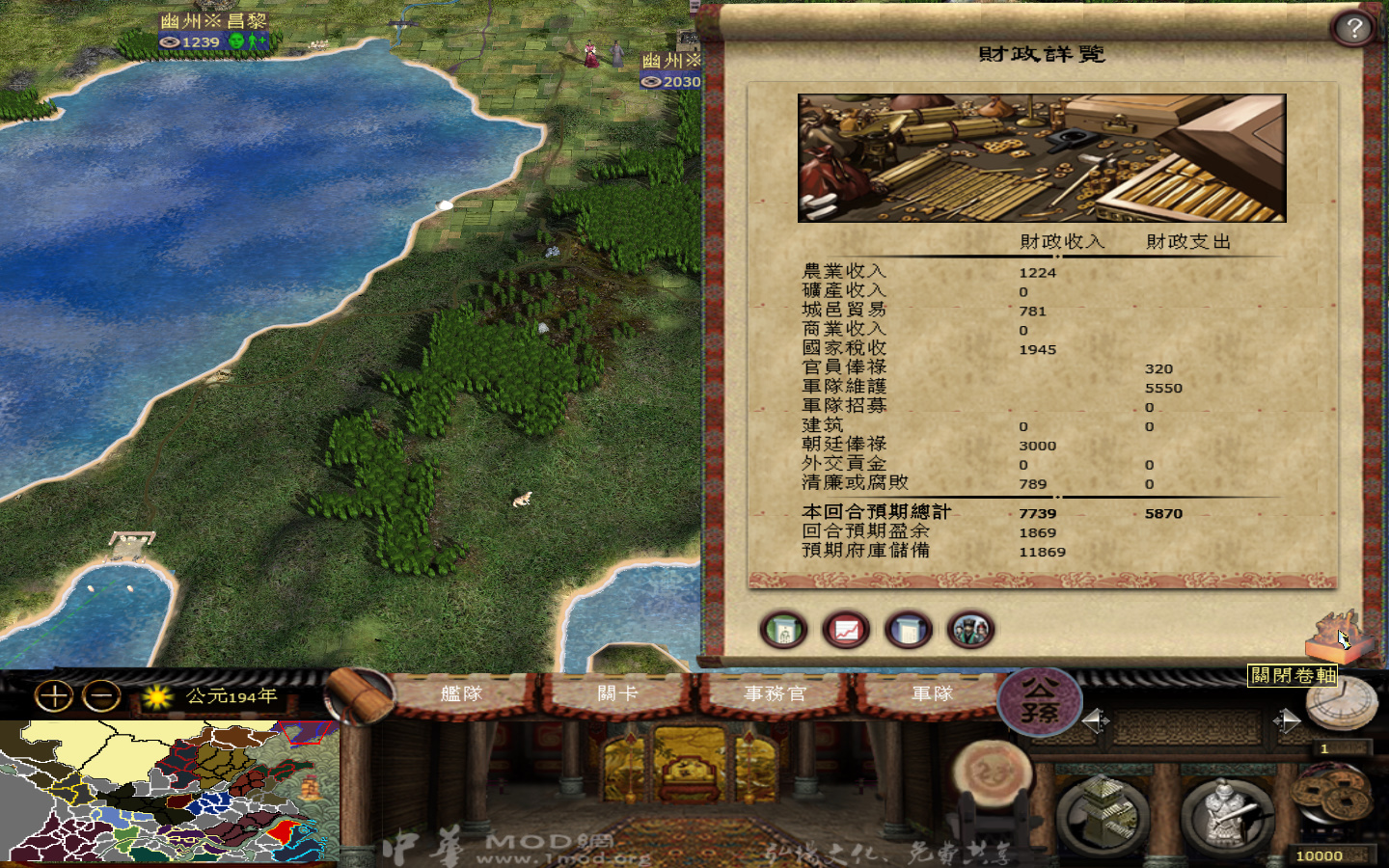View the financial trends graph icon
The image size is (1389, 868).
coord(845,629)
